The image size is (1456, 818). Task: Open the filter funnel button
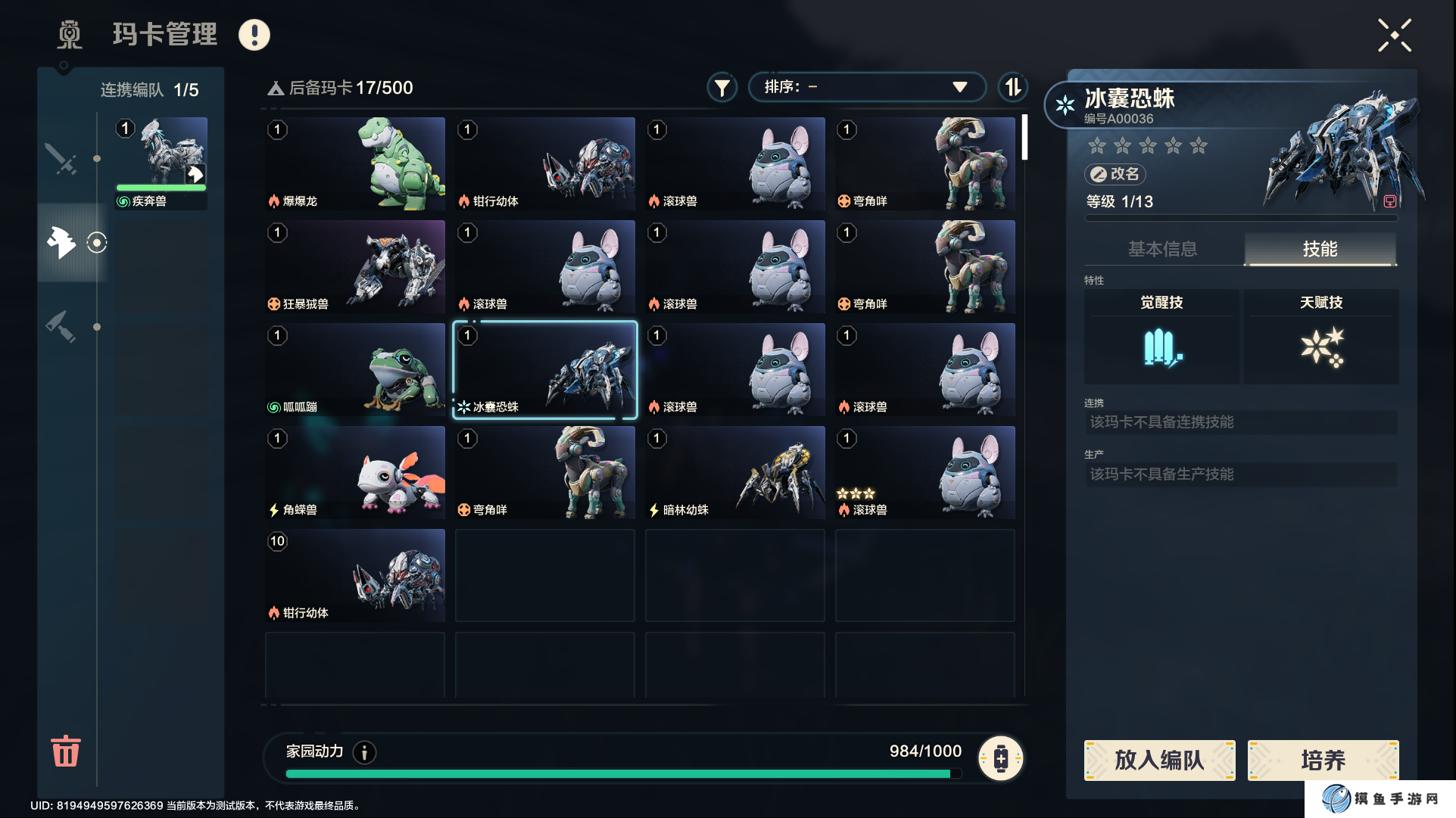click(722, 88)
